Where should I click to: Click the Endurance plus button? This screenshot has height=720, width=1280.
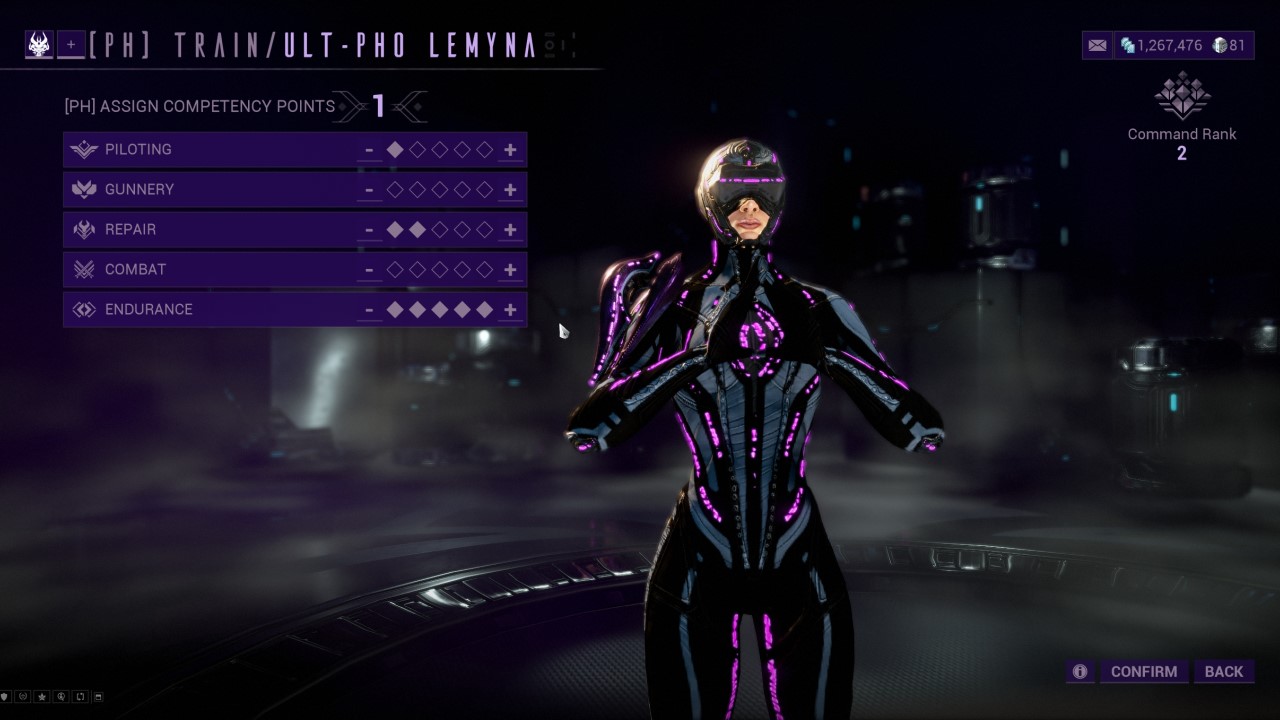point(510,310)
